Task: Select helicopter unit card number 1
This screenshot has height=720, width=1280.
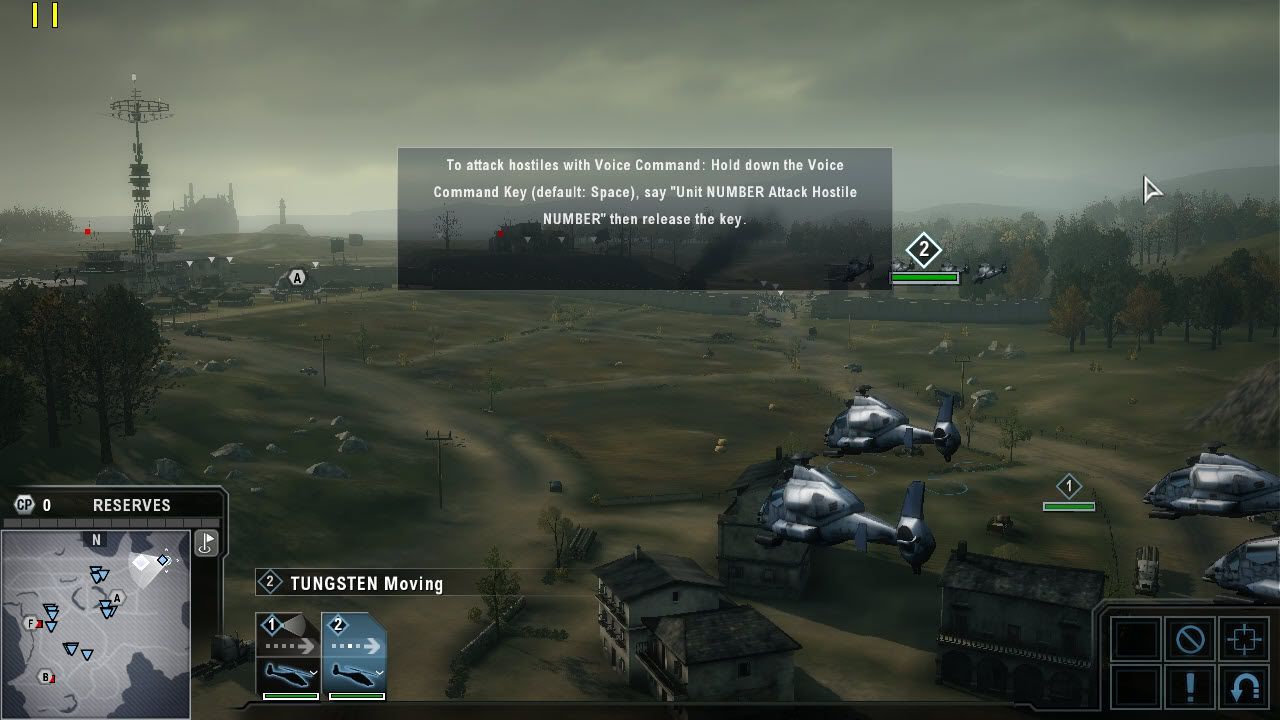Action: pos(288,655)
